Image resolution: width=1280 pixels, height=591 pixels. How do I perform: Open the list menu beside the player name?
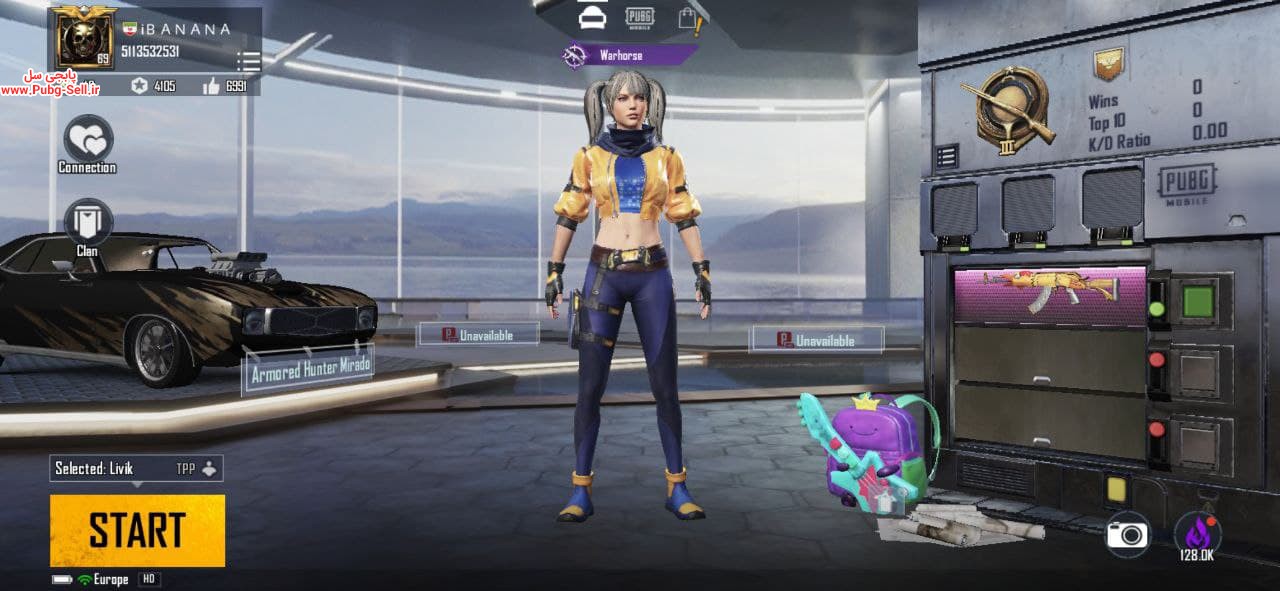[248, 62]
